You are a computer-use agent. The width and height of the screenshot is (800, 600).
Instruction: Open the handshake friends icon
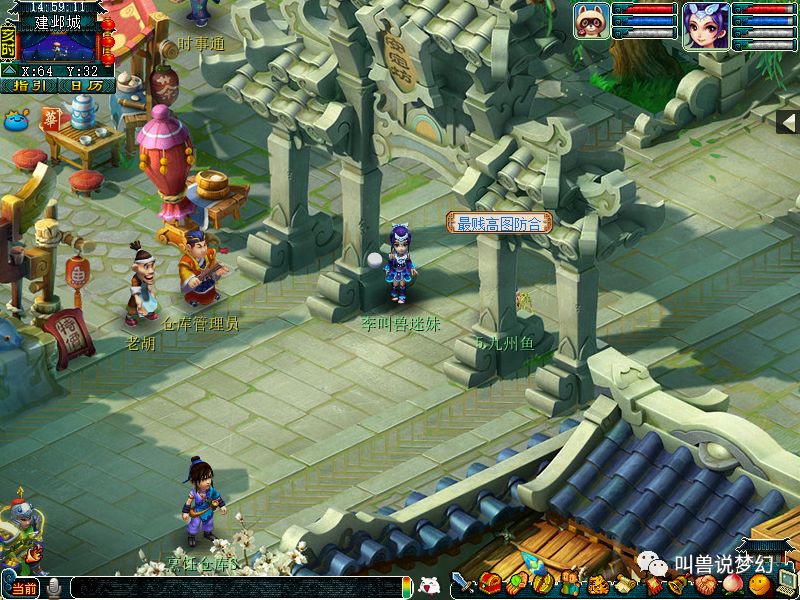tap(706, 583)
